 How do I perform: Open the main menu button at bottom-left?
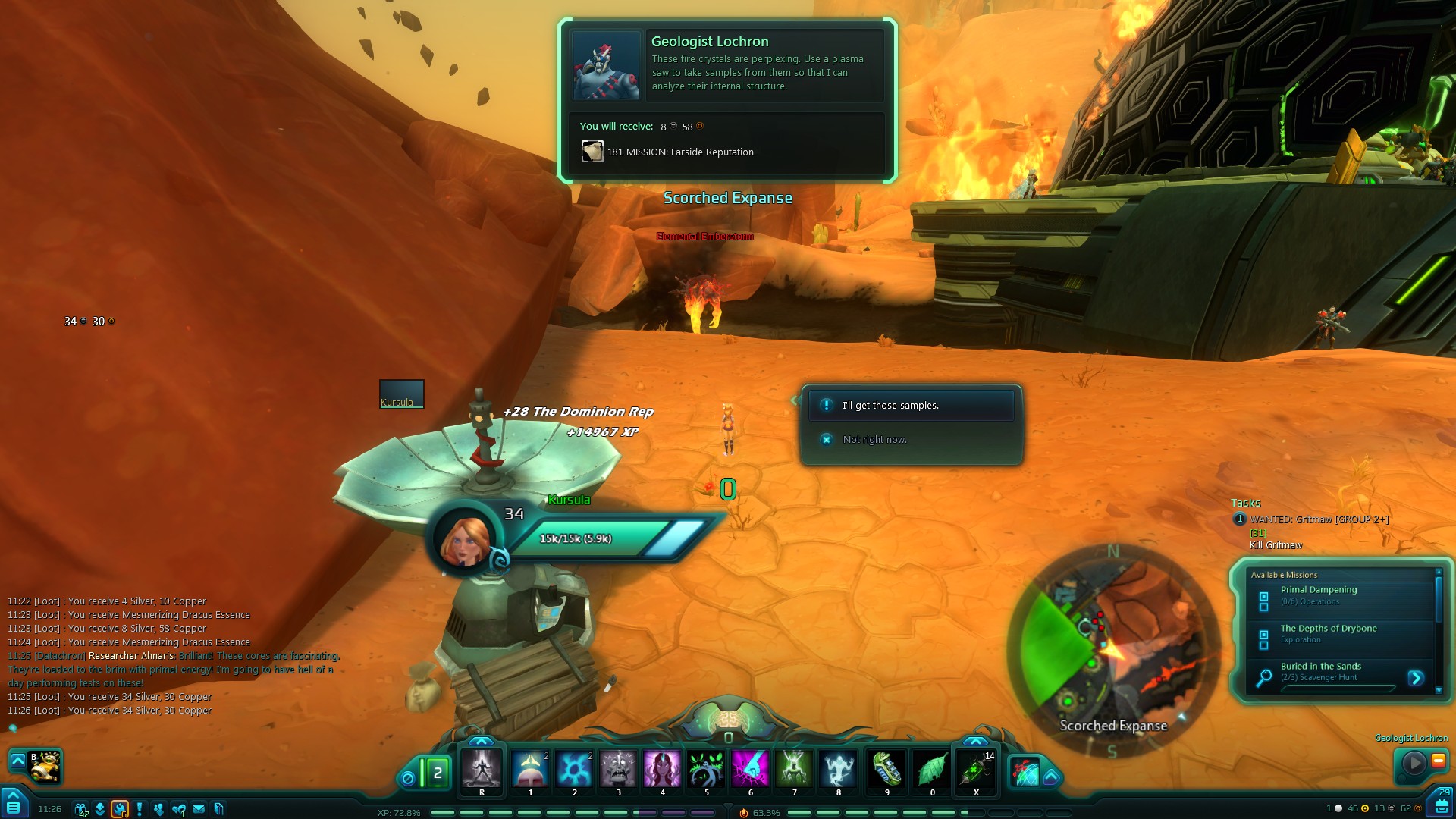[14, 805]
